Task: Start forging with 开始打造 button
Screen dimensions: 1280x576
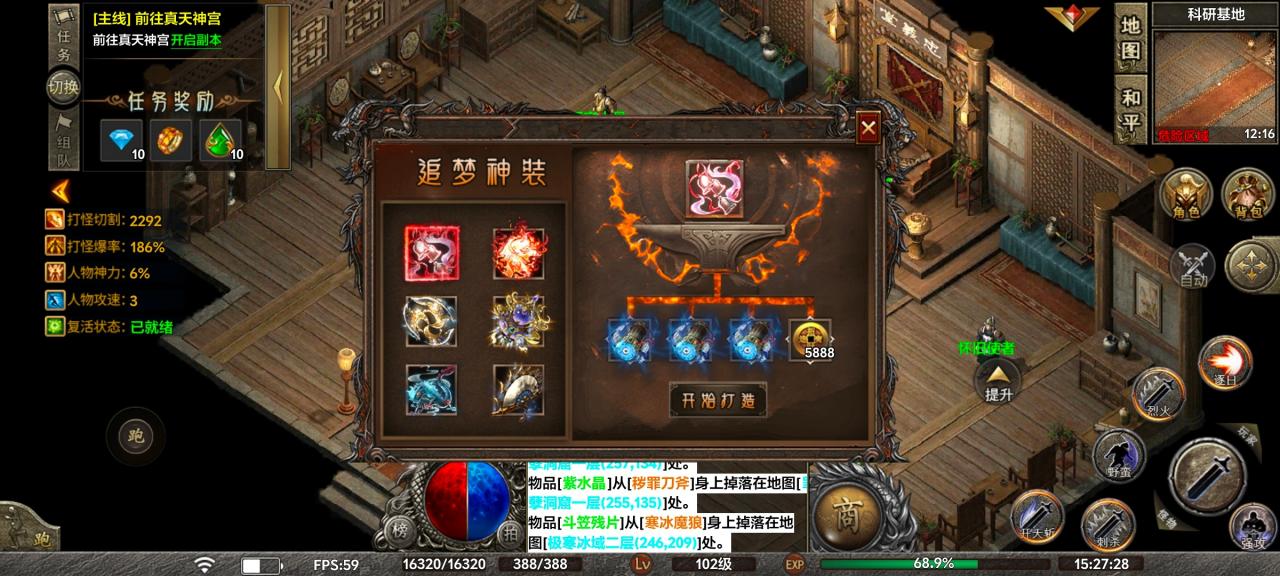Action: (x=718, y=400)
